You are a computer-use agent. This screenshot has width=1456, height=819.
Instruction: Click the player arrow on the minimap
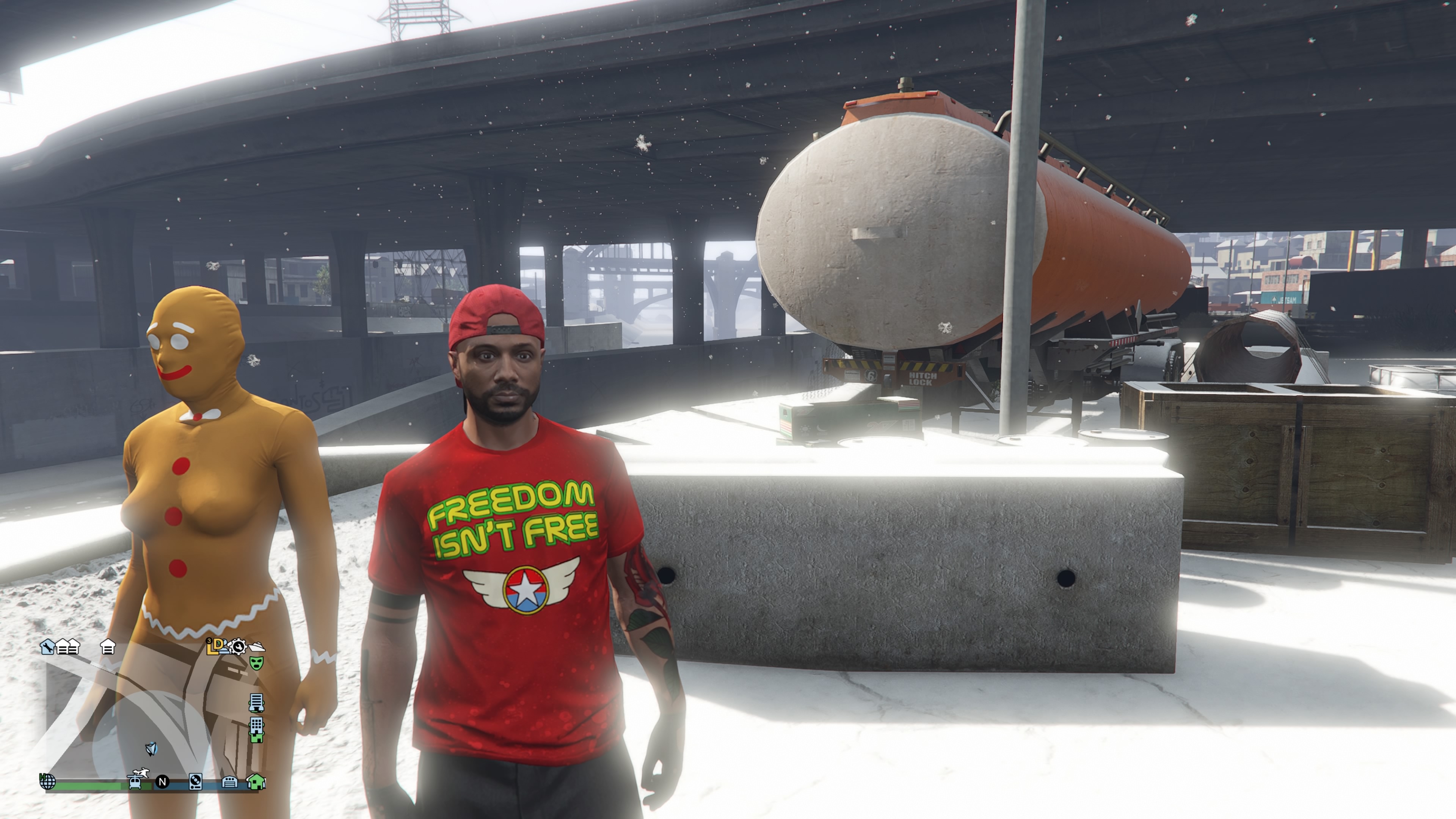click(x=151, y=750)
